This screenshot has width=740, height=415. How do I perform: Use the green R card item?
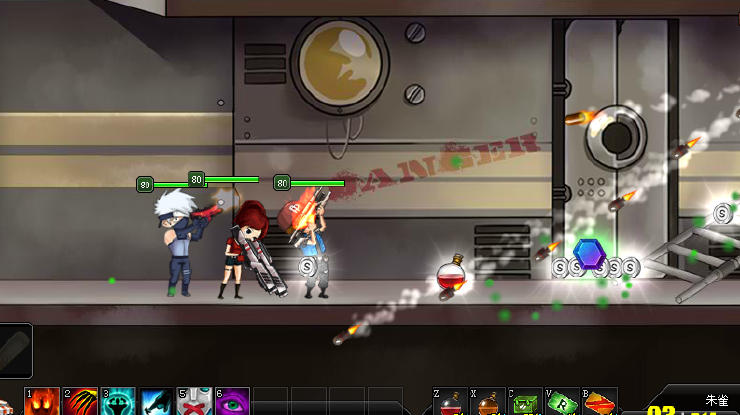pyautogui.click(x=562, y=404)
